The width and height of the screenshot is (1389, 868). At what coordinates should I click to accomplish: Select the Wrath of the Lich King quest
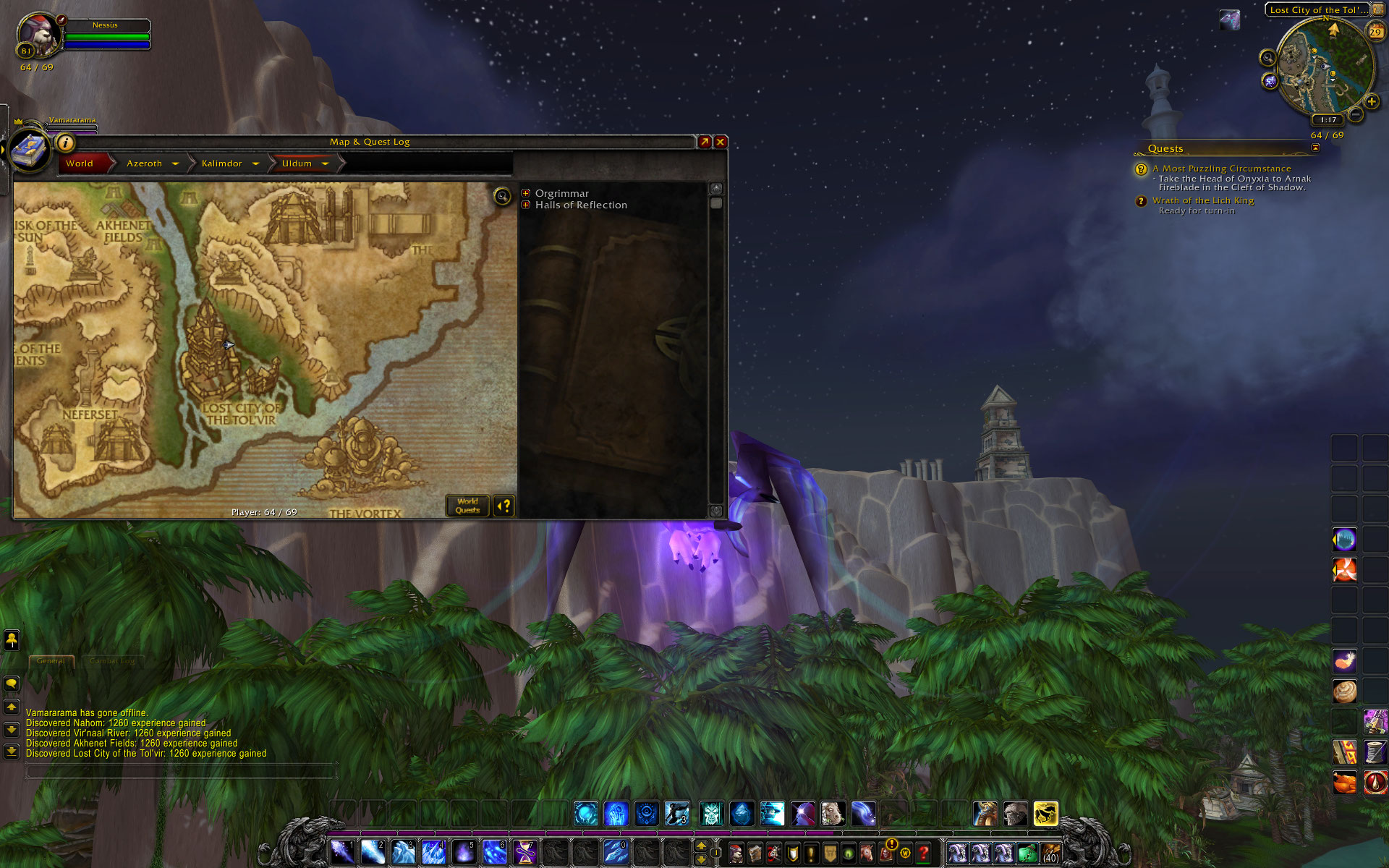click(1202, 200)
